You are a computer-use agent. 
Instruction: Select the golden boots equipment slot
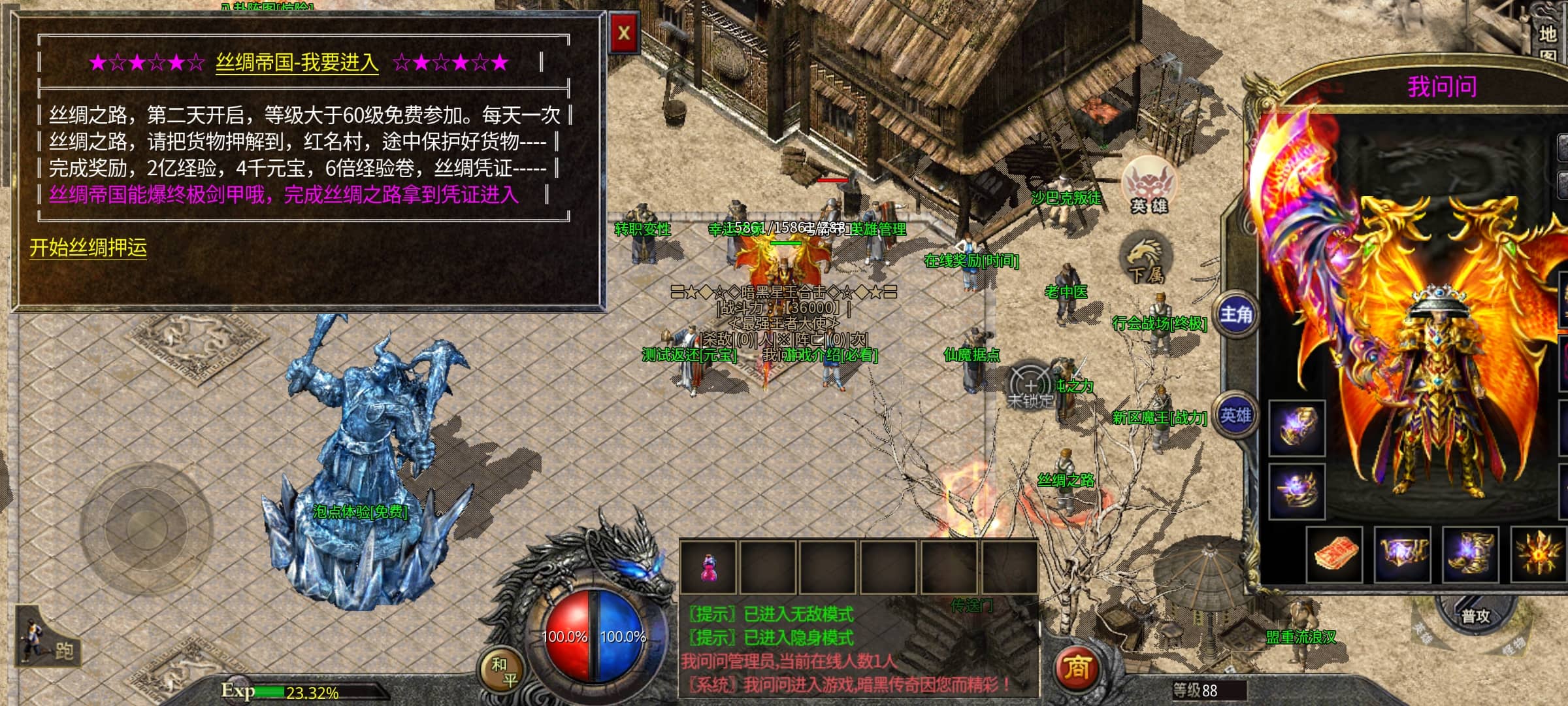(x=1470, y=554)
